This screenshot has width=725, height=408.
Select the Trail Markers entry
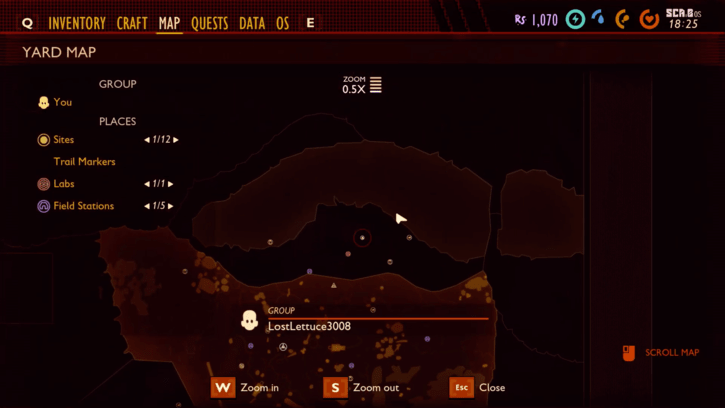tap(85, 162)
